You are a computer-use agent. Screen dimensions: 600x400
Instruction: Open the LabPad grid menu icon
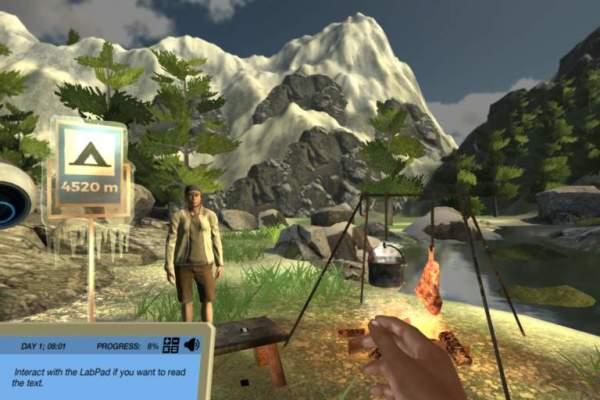coord(171,345)
